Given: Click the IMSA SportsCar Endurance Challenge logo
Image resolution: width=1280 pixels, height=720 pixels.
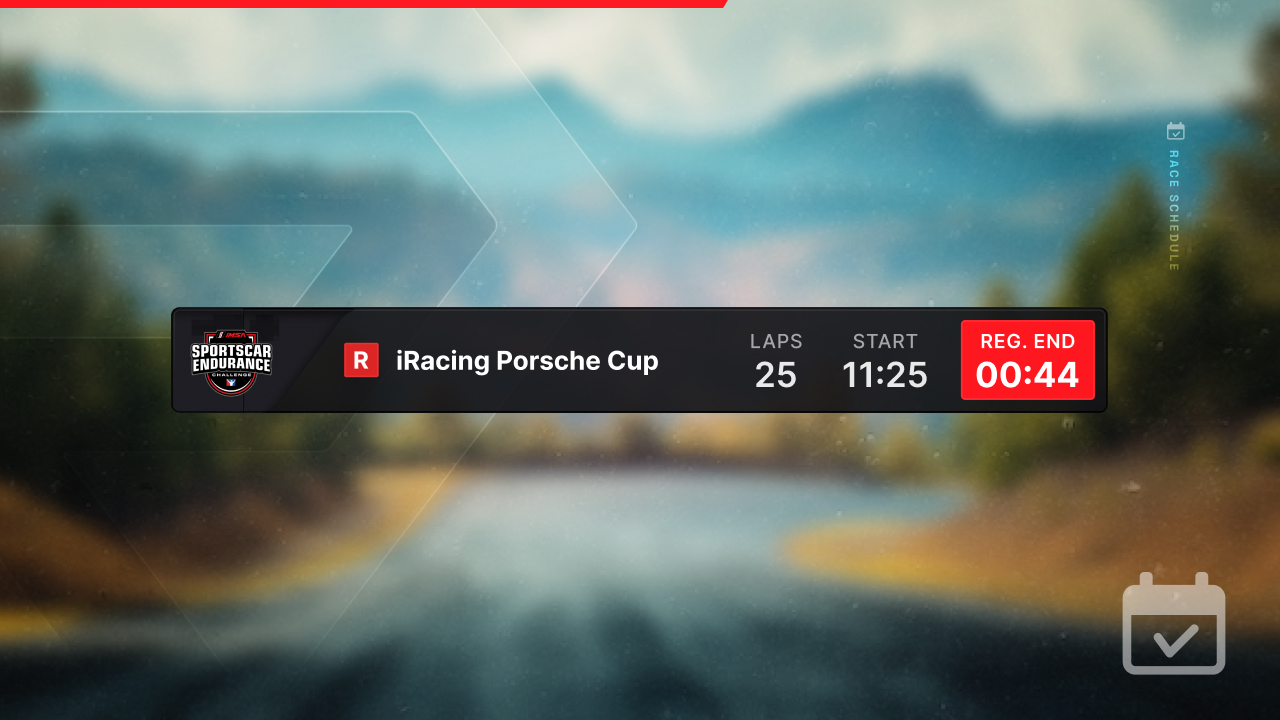Looking at the screenshot, I should 232,360.
